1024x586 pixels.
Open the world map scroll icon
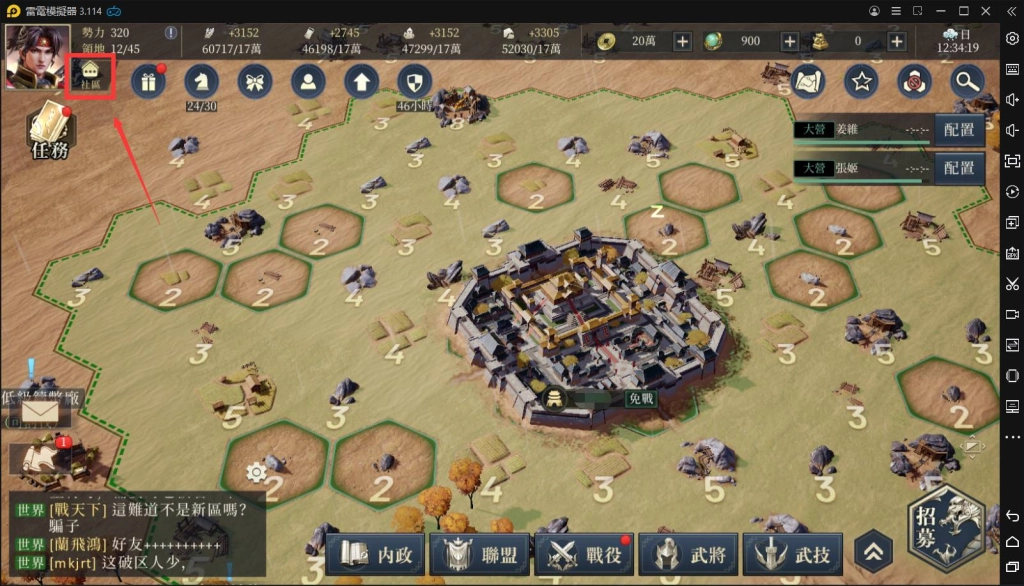pyautogui.click(x=806, y=81)
